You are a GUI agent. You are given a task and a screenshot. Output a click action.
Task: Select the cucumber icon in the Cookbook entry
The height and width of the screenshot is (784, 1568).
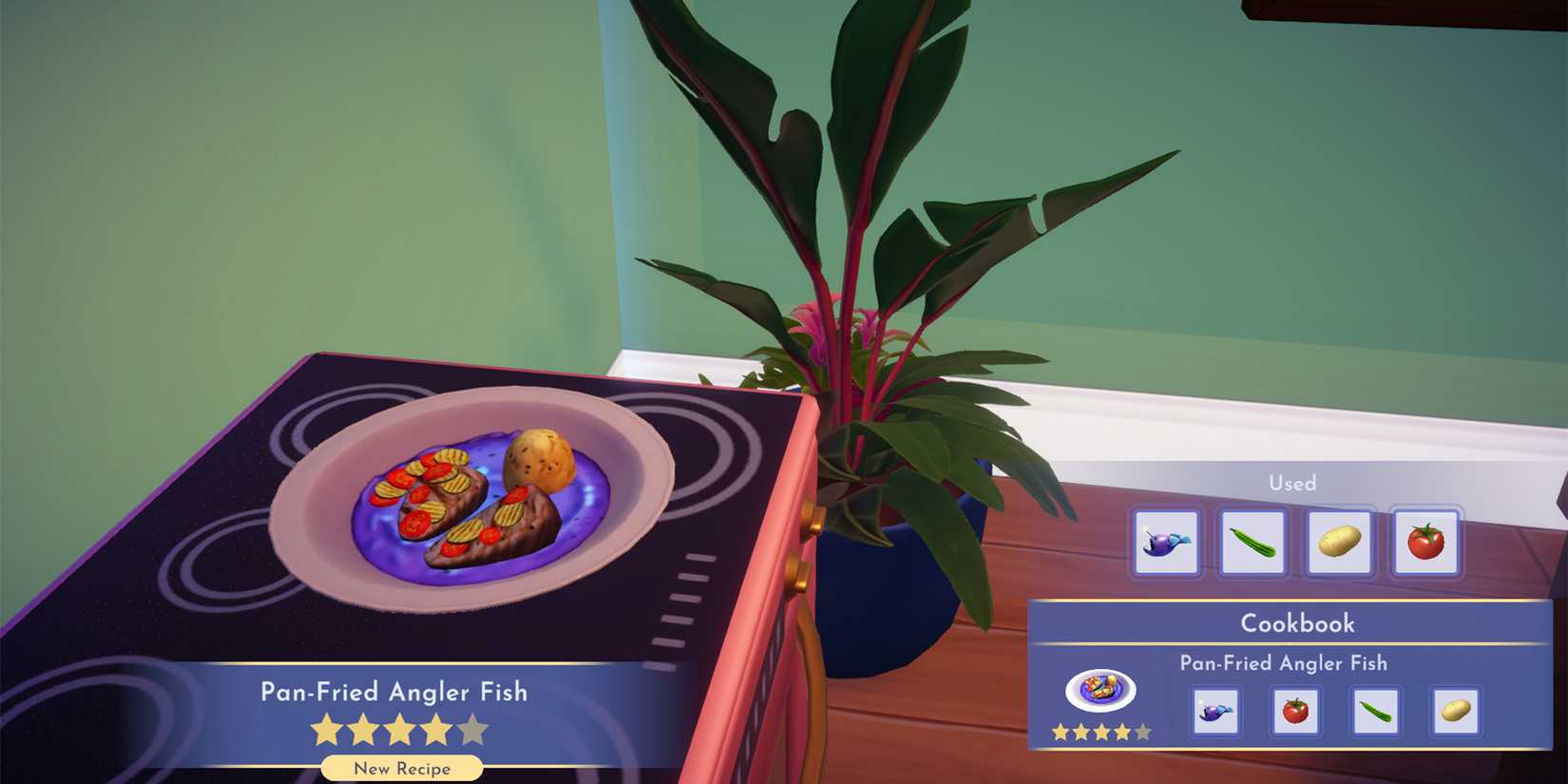click(1374, 713)
